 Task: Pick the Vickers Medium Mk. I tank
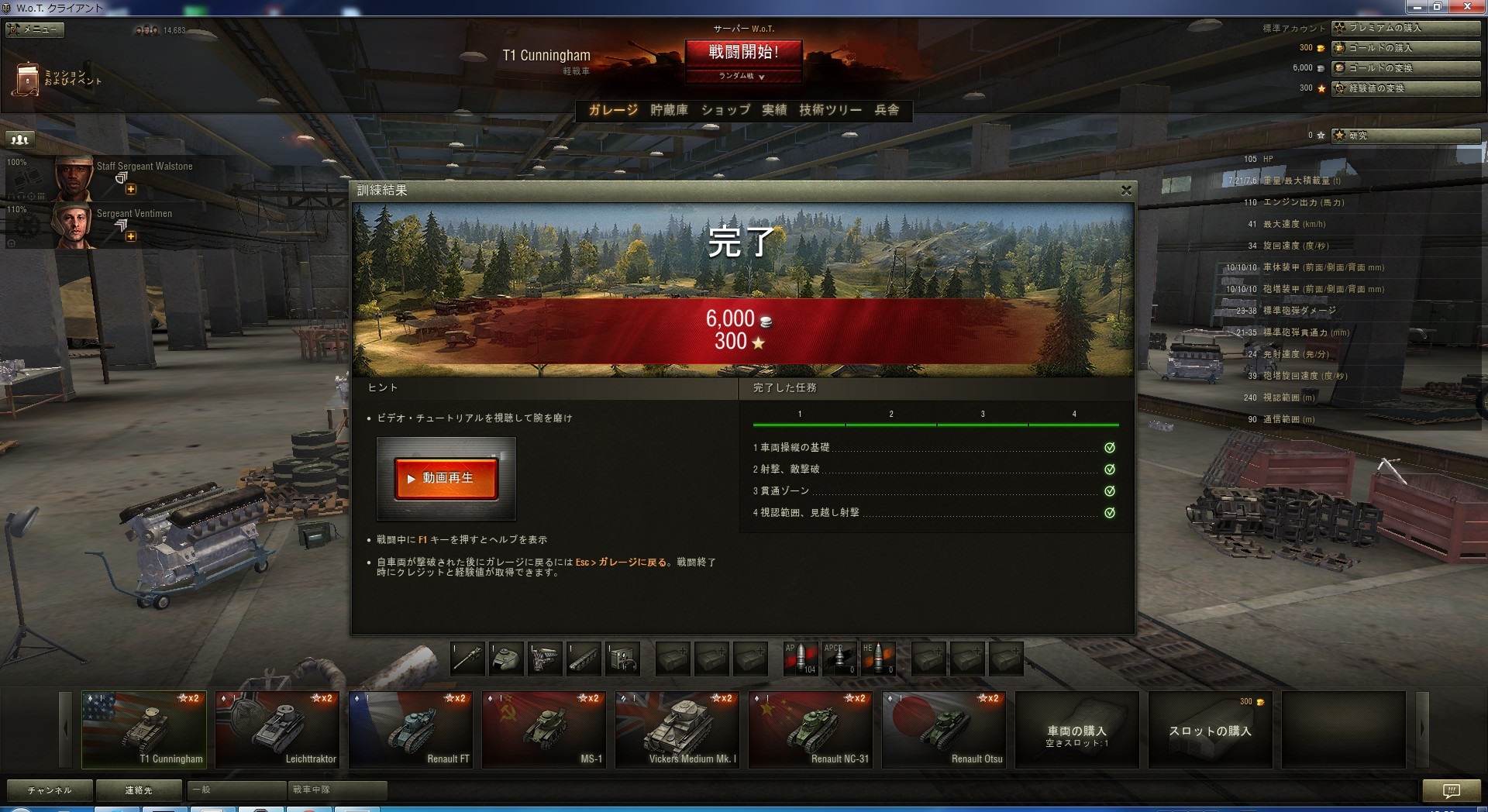(677, 729)
